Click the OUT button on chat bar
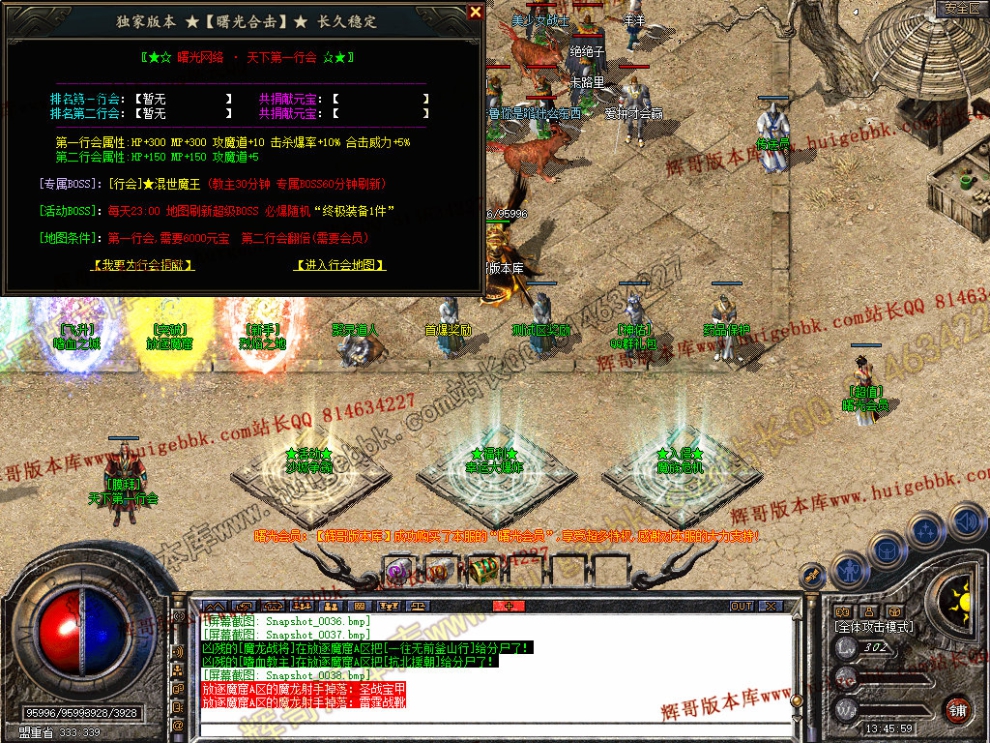This screenshot has width=990, height=743. pyautogui.click(x=741, y=606)
